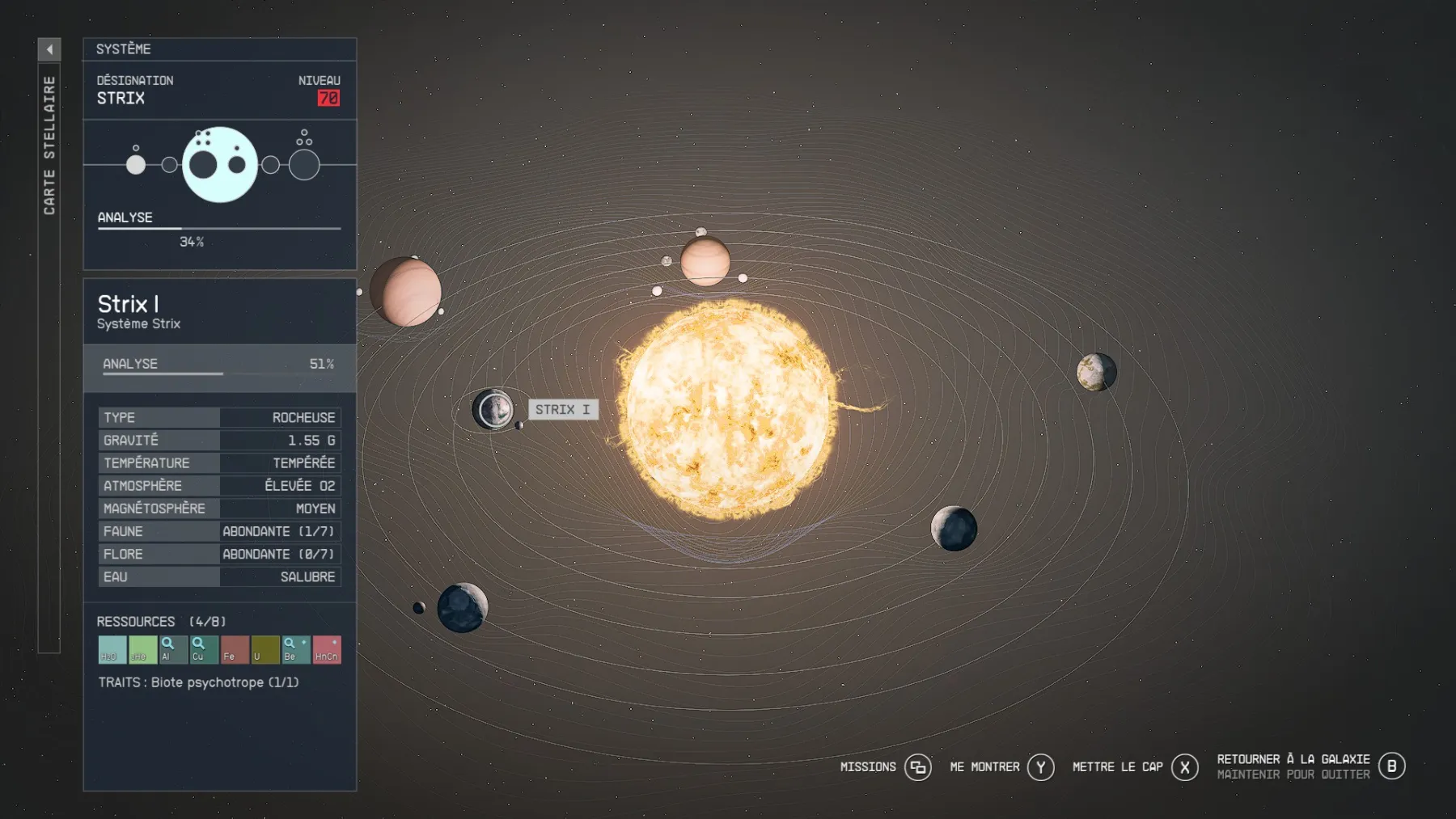Click the magnifier on the Al resource
The width and height of the screenshot is (1456, 819).
172,649
